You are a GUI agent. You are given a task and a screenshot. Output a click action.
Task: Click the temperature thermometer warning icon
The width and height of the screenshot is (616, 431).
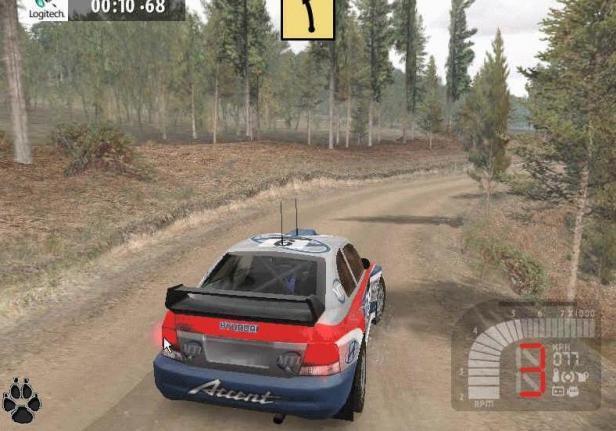(x=555, y=375)
